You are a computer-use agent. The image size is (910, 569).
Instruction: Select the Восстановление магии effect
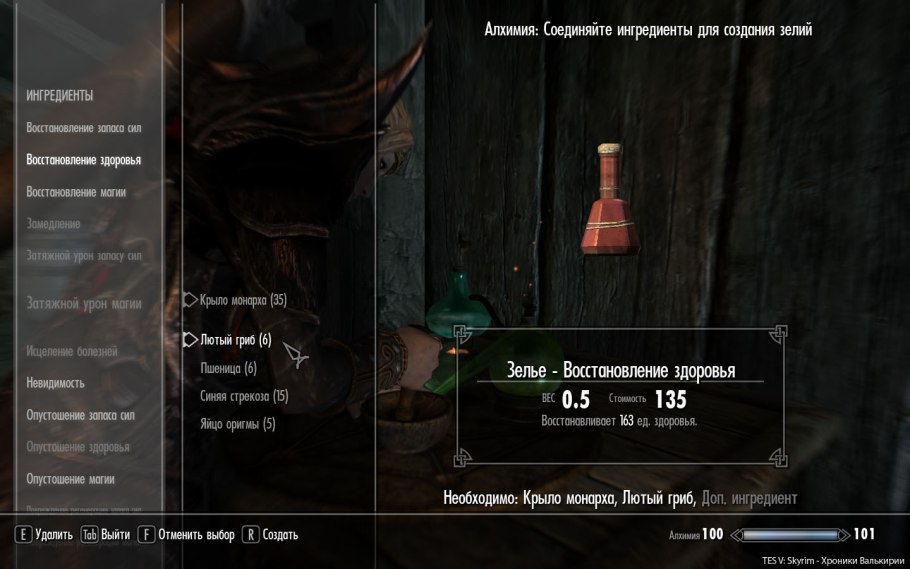click(76, 192)
